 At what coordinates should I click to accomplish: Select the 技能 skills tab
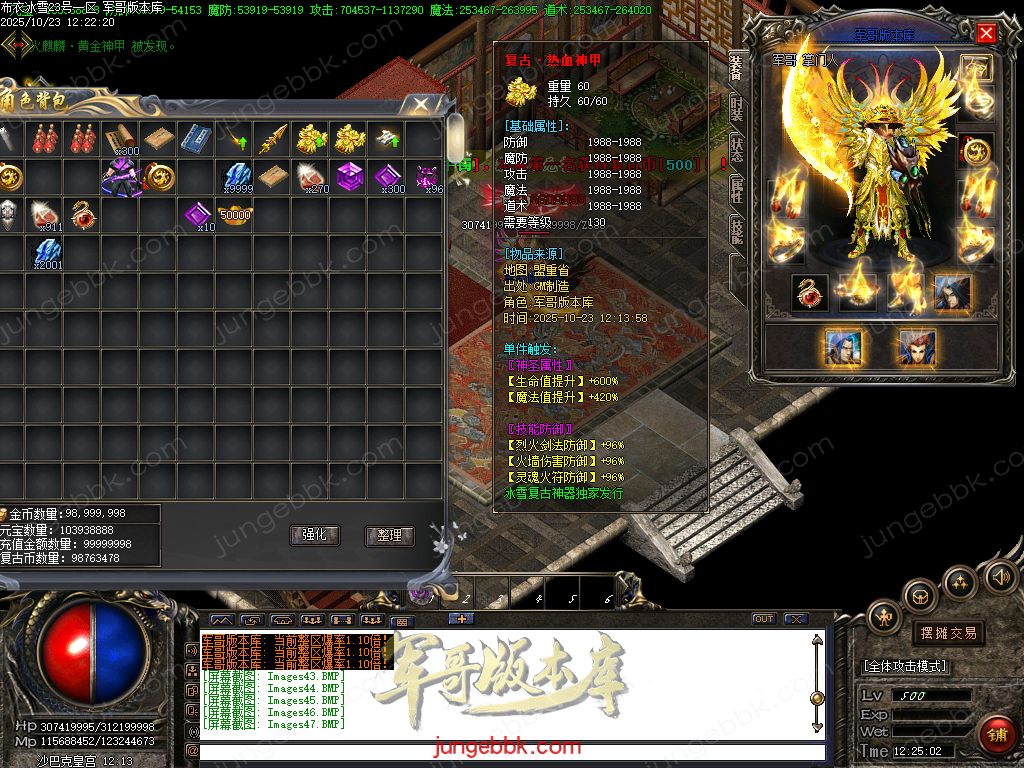737,231
